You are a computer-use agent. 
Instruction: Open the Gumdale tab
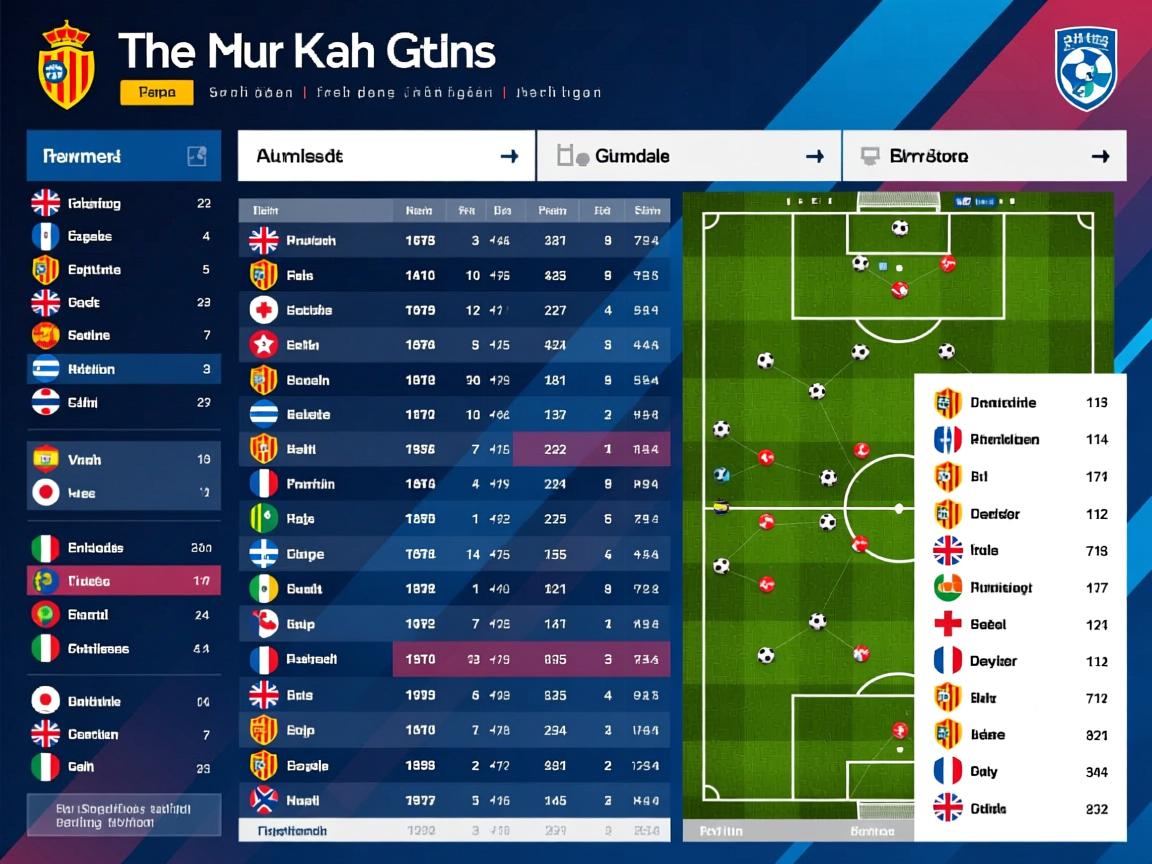pyautogui.click(x=689, y=156)
